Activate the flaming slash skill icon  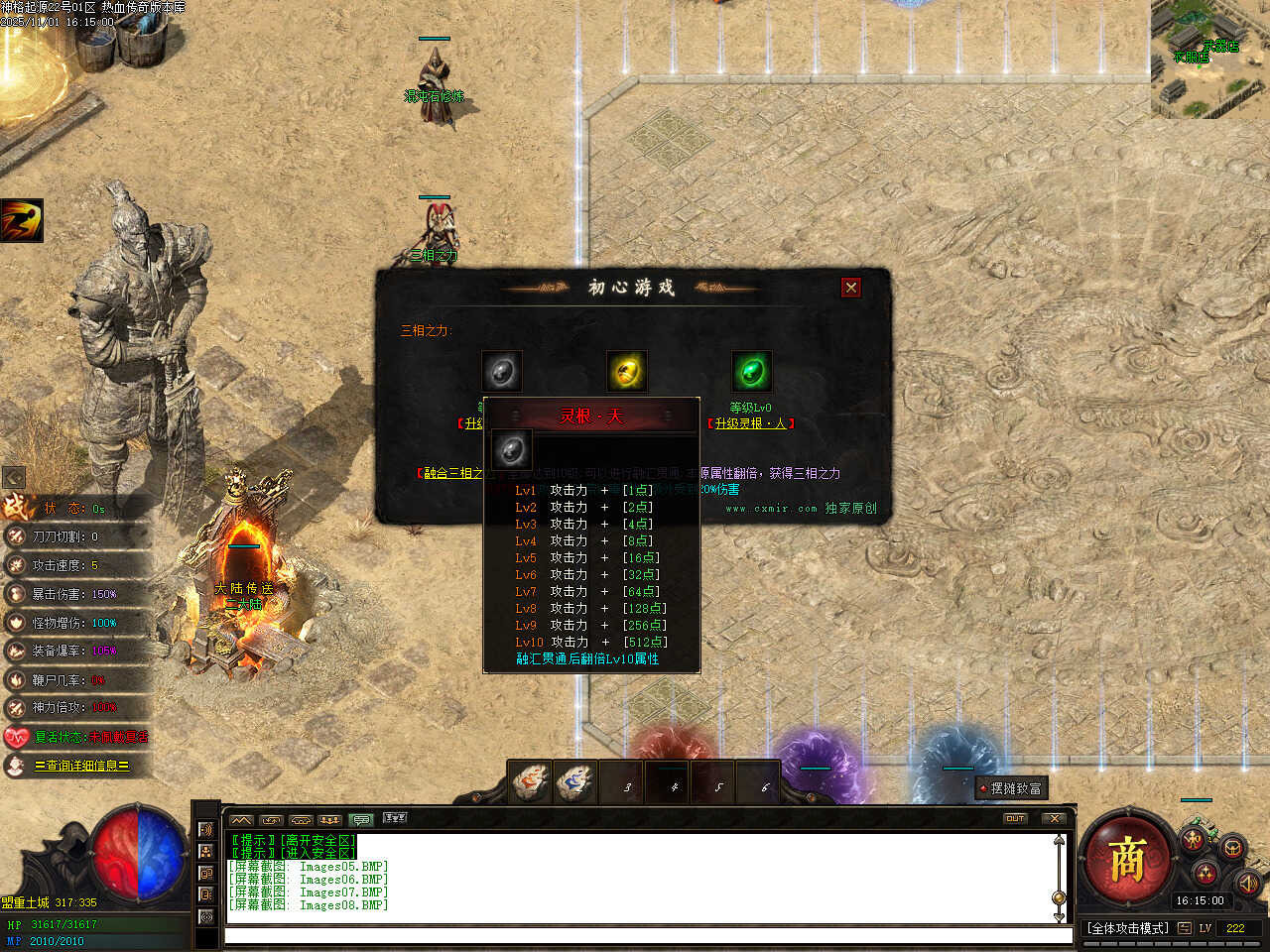22,220
